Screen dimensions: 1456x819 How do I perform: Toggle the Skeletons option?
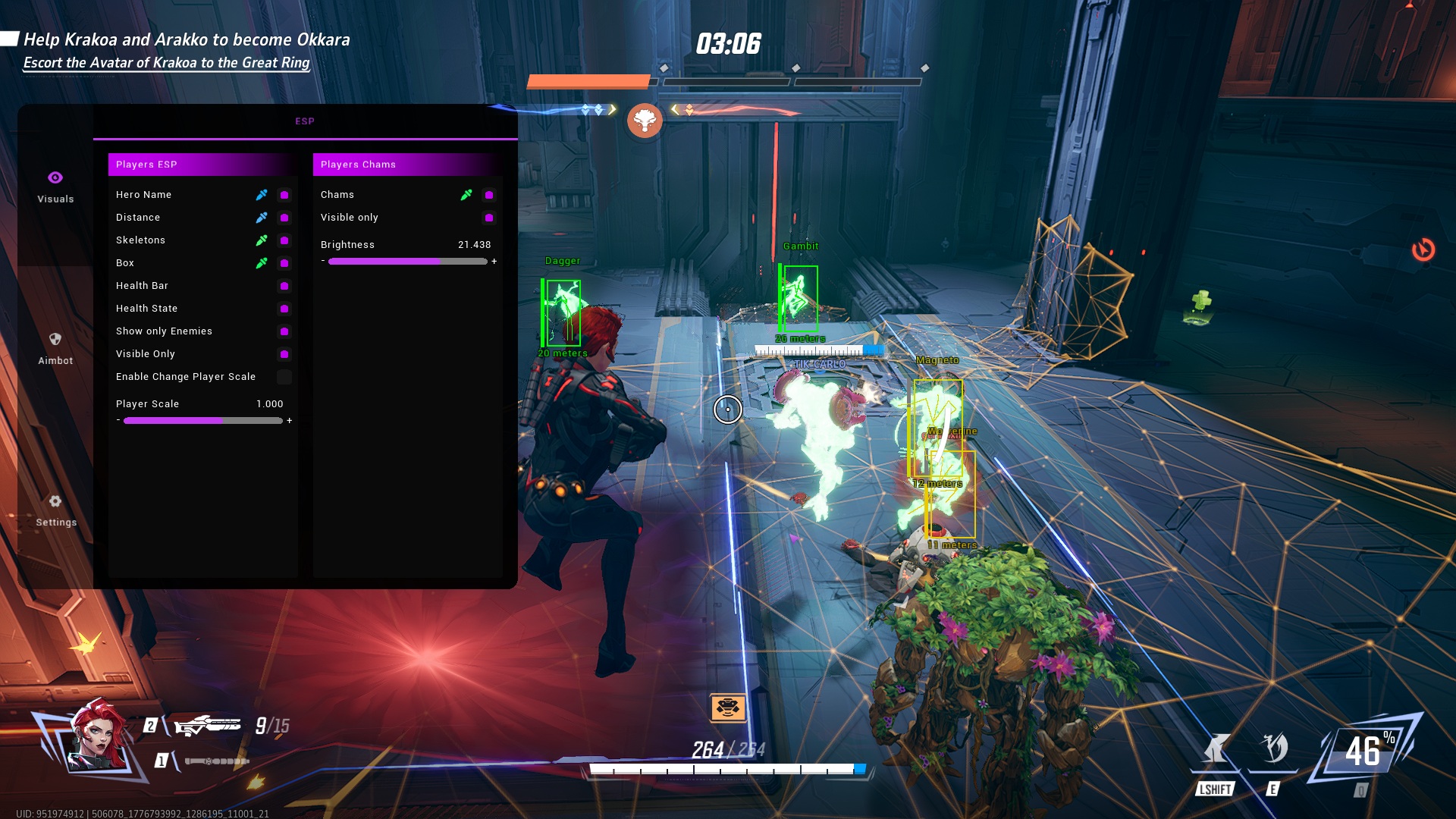[x=284, y=240]
